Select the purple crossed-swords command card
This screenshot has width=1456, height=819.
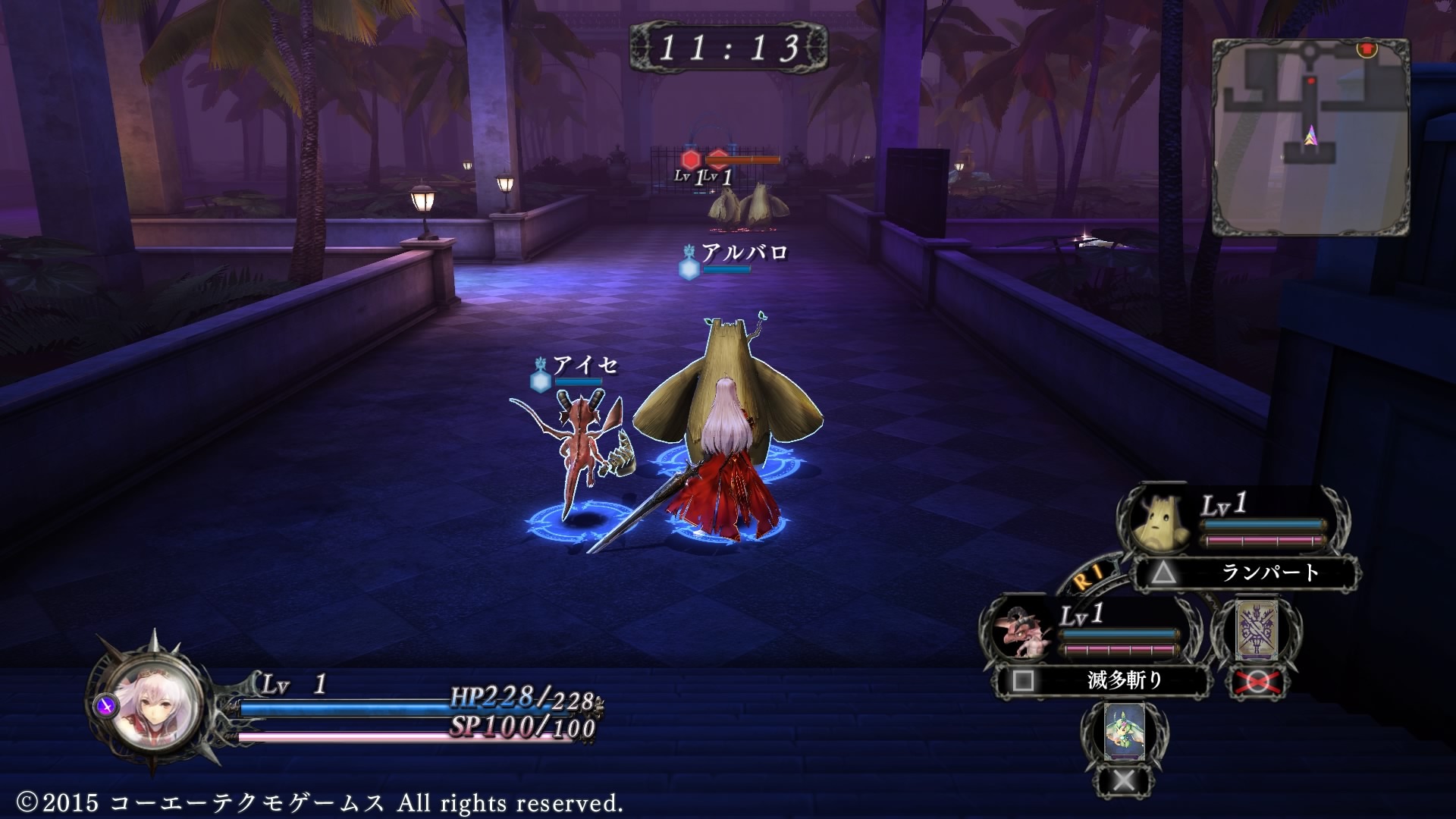(x=1257, y=630)
